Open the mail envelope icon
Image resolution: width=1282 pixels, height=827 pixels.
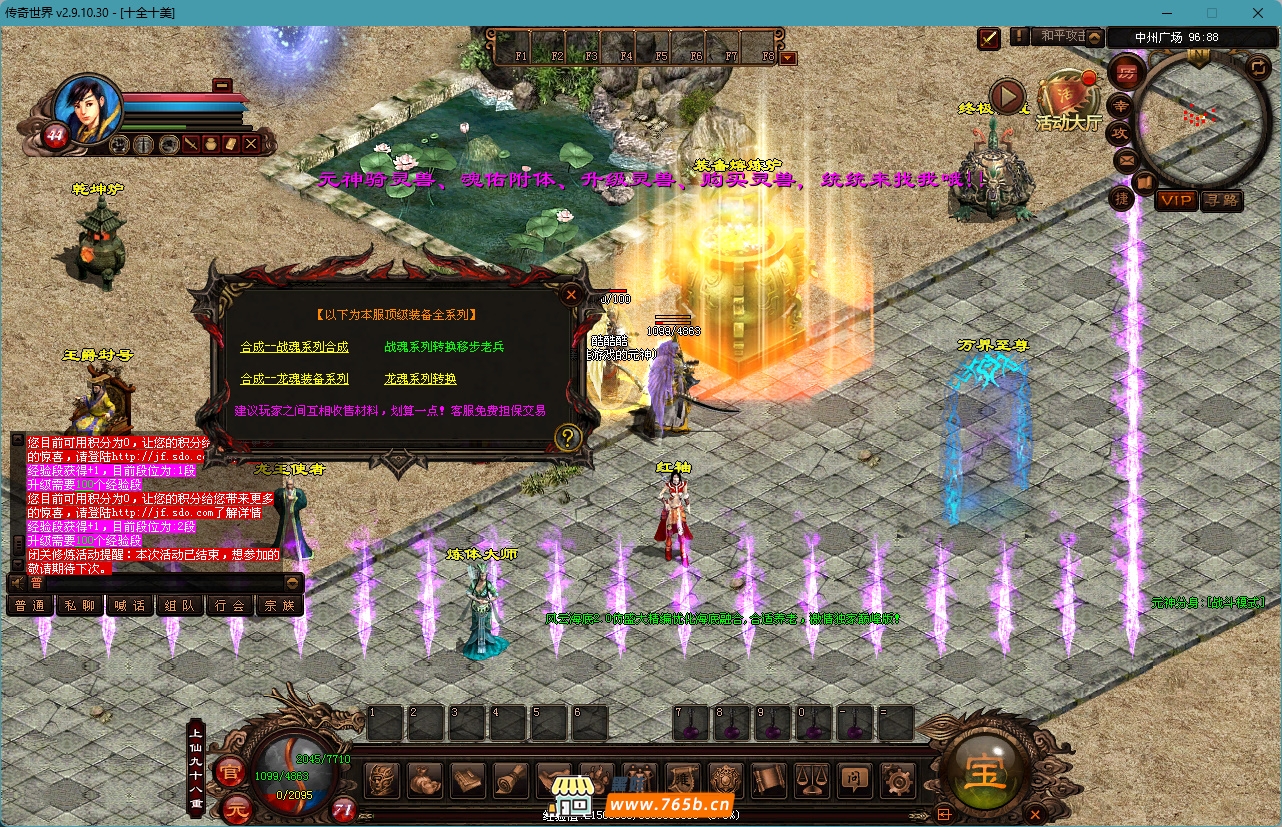[x=1125, y=159]
